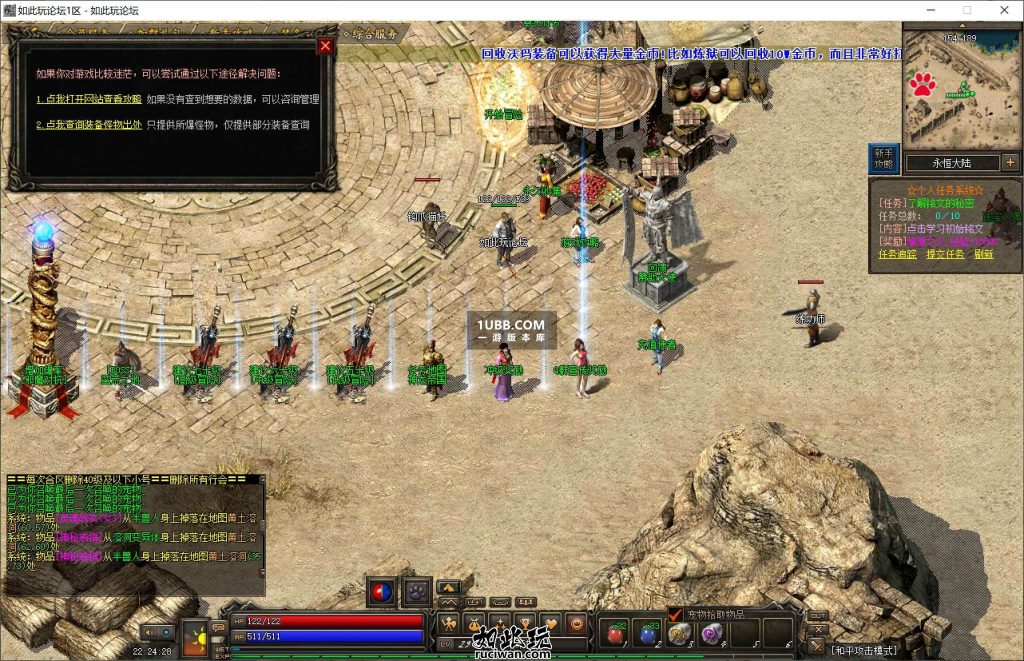Close the help dialog with red X
Image resolution: width=1024 pixels, height=661 pixels.
click(x=324, y=46)
